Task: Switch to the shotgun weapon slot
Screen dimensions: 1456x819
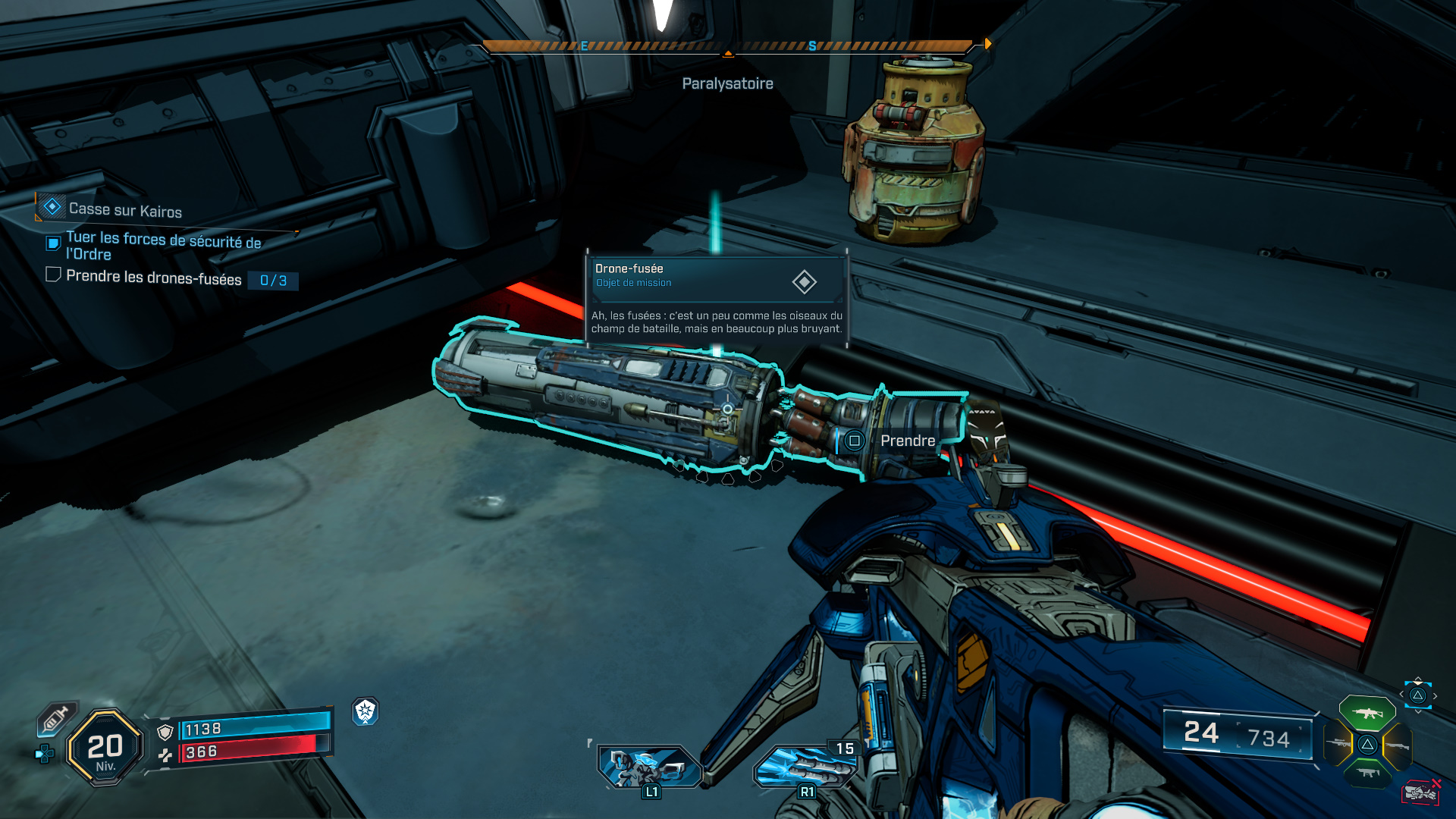Action: [x=1397, y=745]
